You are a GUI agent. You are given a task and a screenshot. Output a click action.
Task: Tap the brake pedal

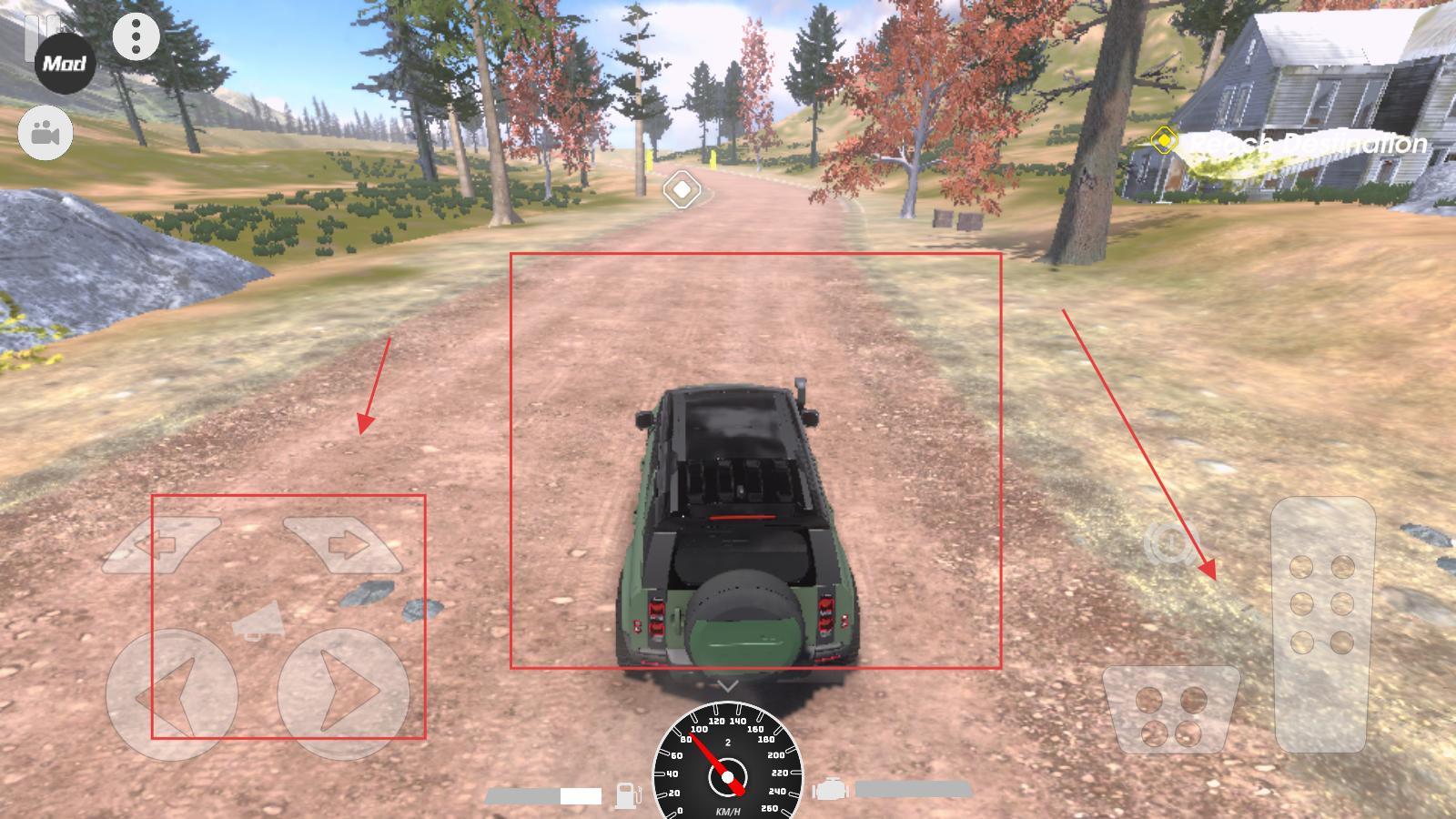pos(1170,710)
